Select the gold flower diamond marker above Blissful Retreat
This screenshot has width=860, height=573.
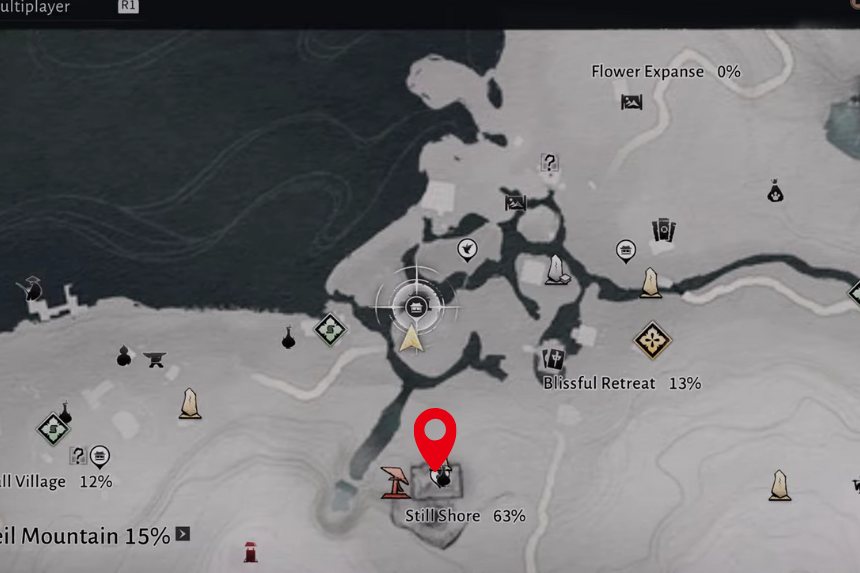[x=652, y=340]
